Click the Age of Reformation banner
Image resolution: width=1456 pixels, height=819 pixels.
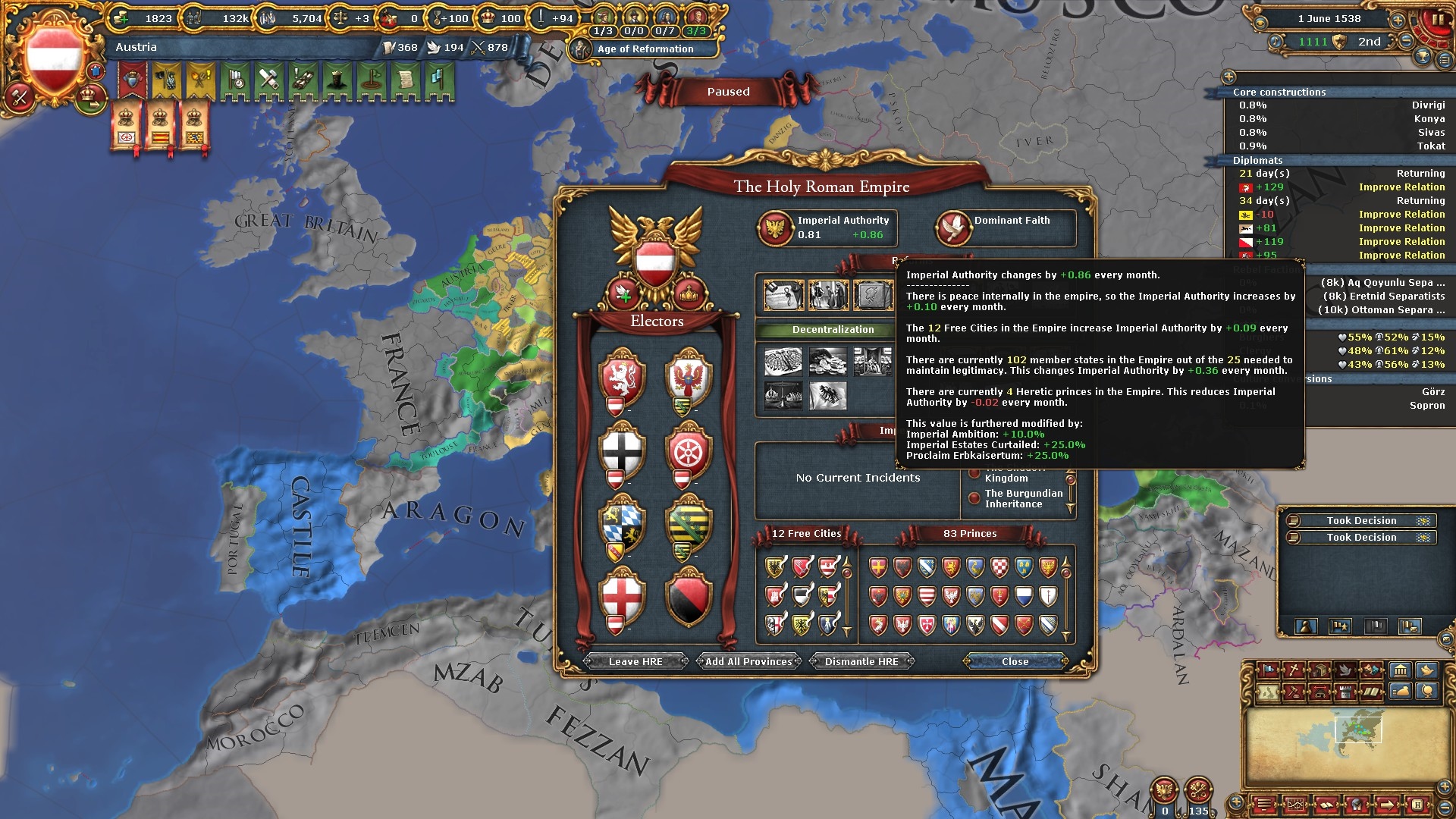(645, 49)
